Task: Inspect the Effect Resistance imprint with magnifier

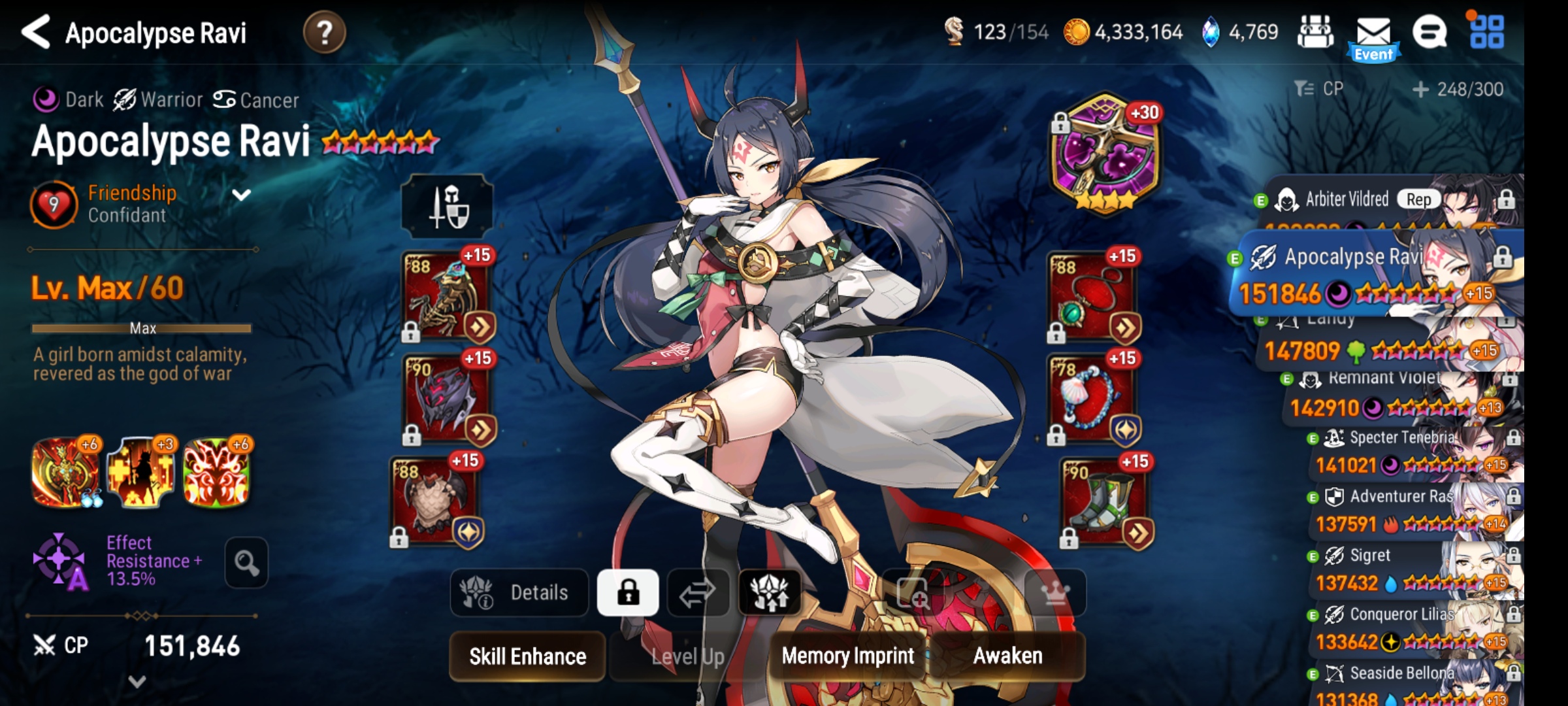Action: click(x=246, y=562)
